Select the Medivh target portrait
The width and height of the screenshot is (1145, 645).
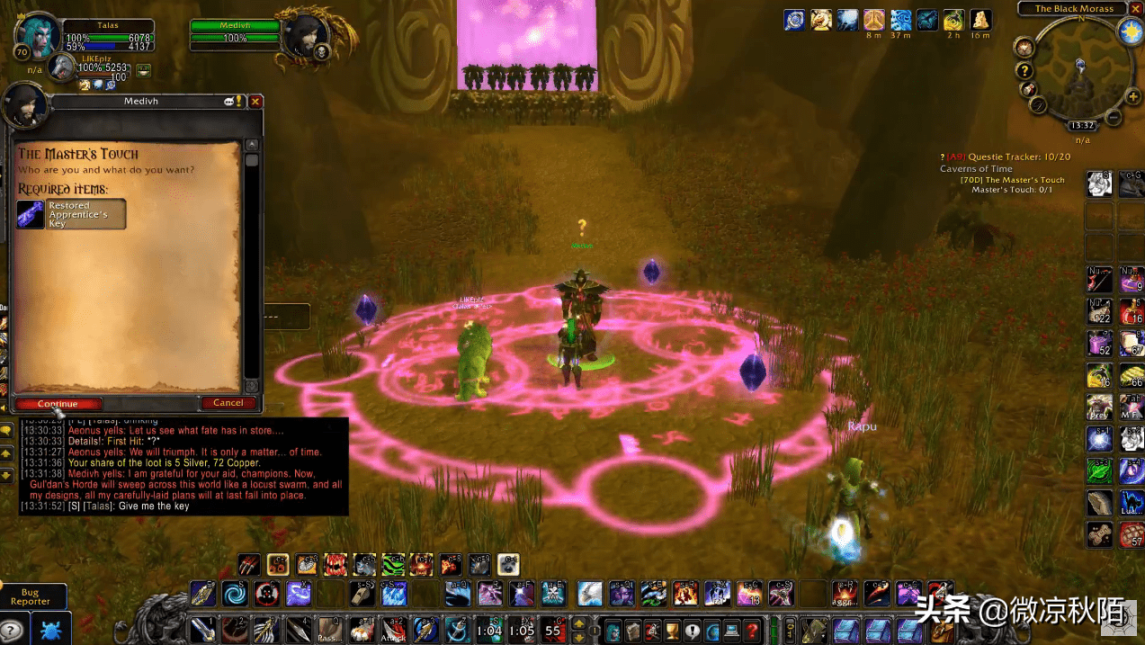[x=305, y=36]
